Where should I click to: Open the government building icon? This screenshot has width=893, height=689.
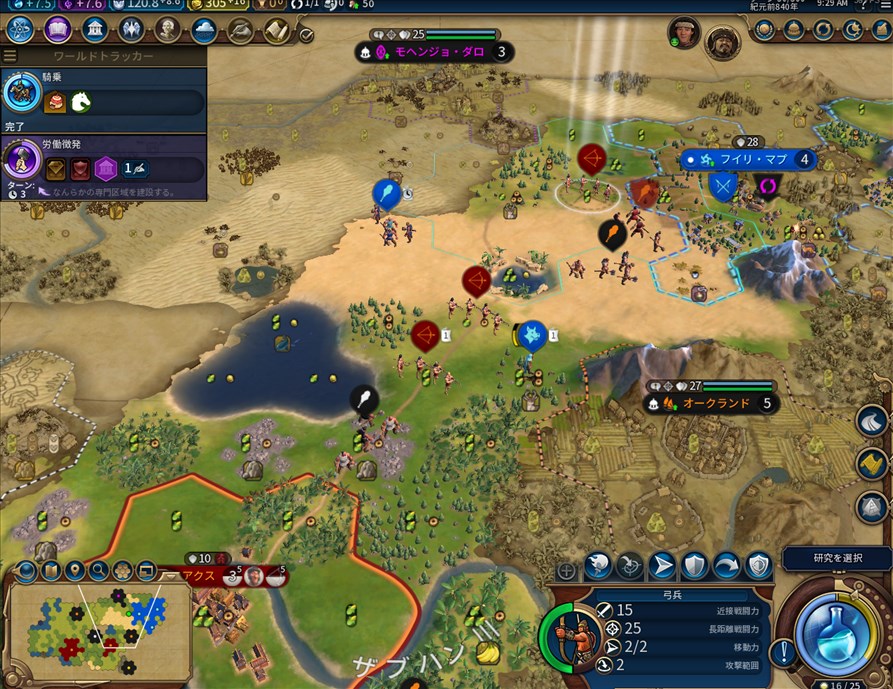click(94, 29)
